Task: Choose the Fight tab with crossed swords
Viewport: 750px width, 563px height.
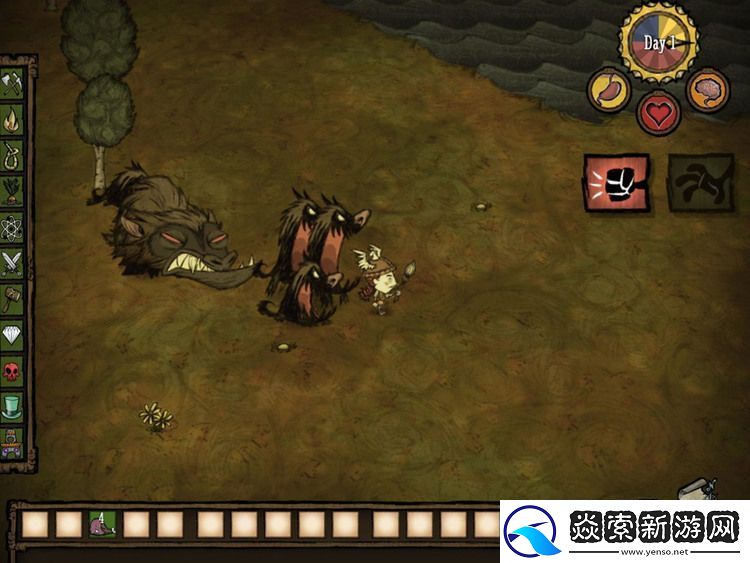Action: (x=13, y=263)
